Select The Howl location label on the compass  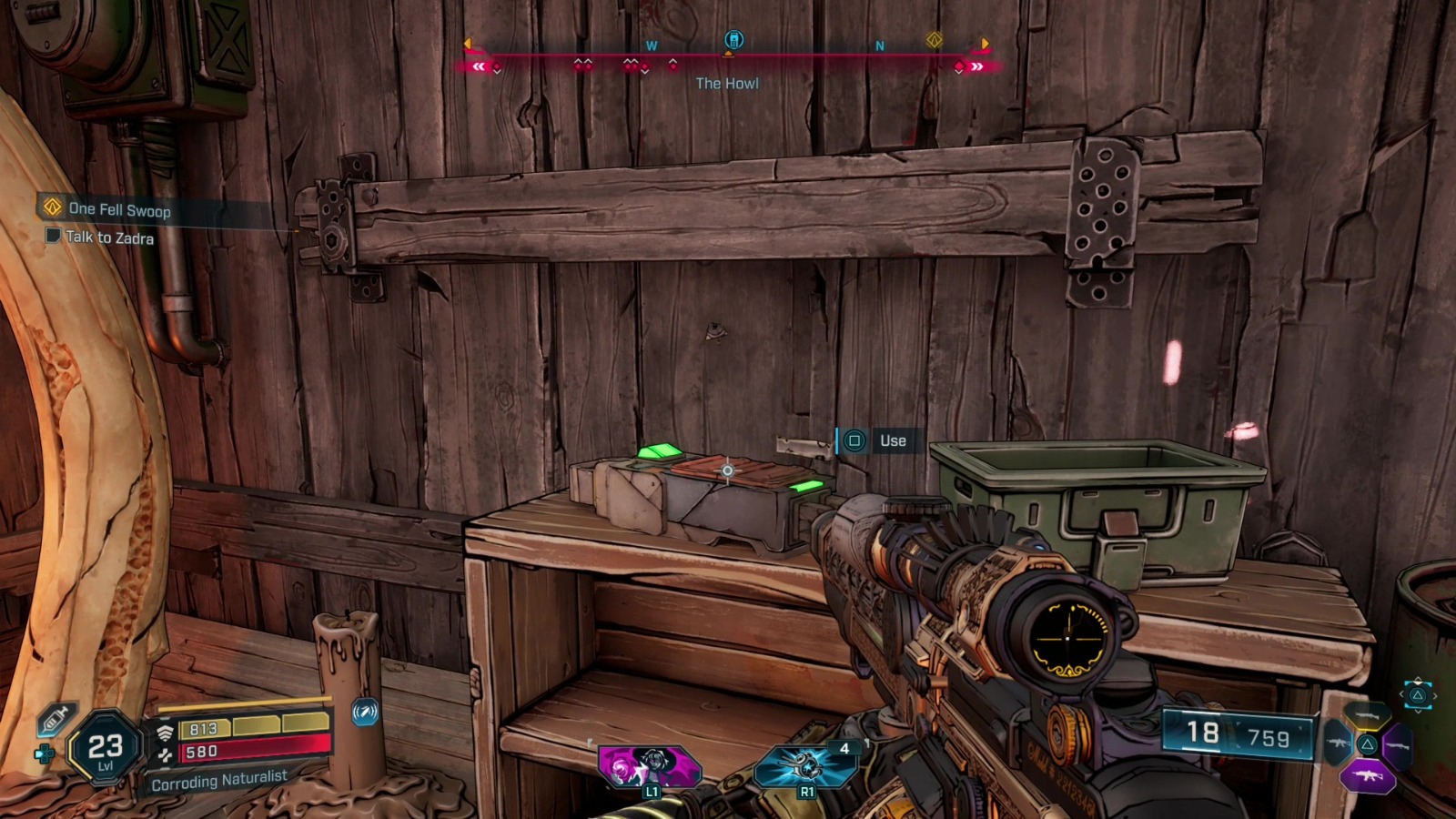(728, 83)
